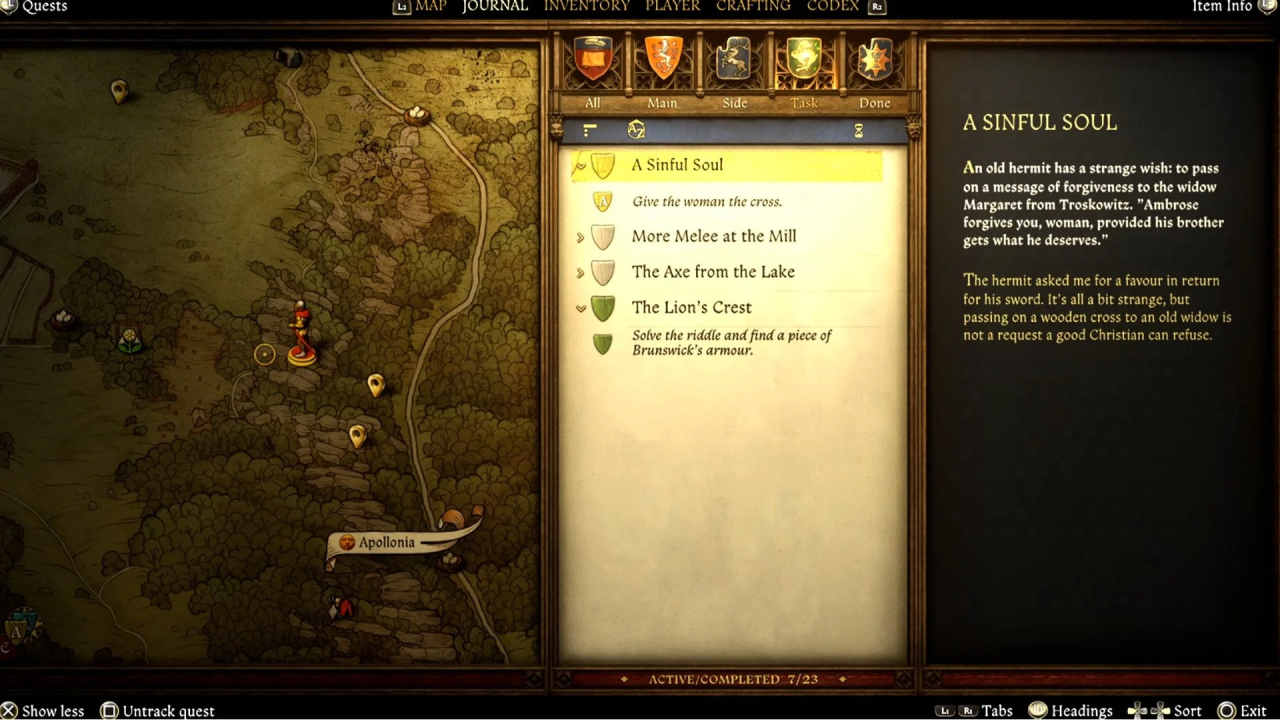Select the red knight player marker on map
This screenshot has height=720, width=1280.
[300, 333]
